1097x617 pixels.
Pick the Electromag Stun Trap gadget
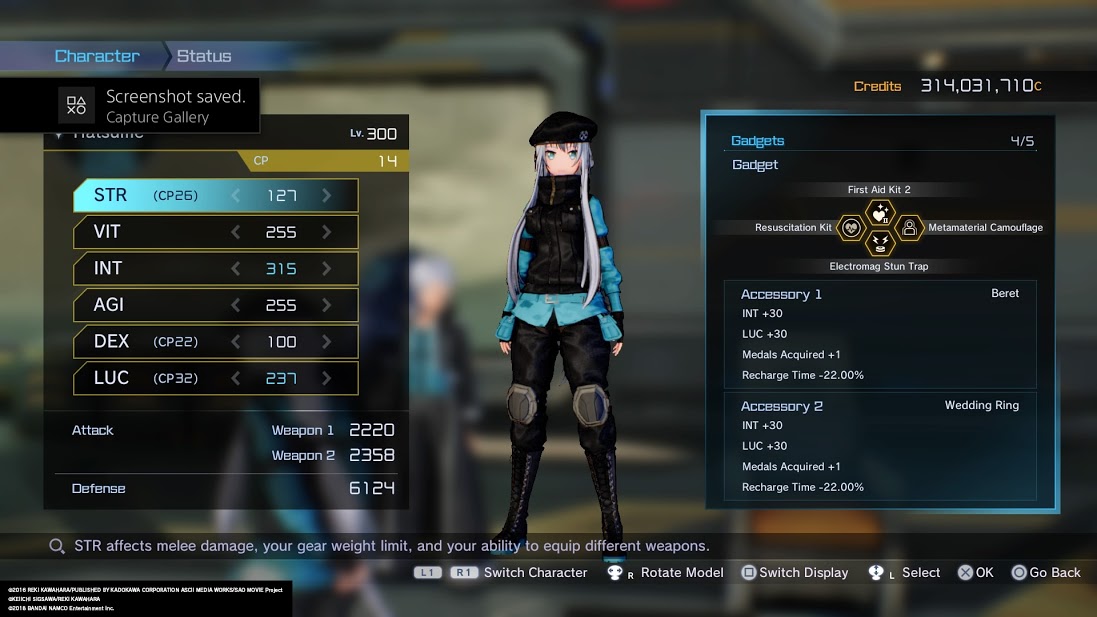coord(879,243)
